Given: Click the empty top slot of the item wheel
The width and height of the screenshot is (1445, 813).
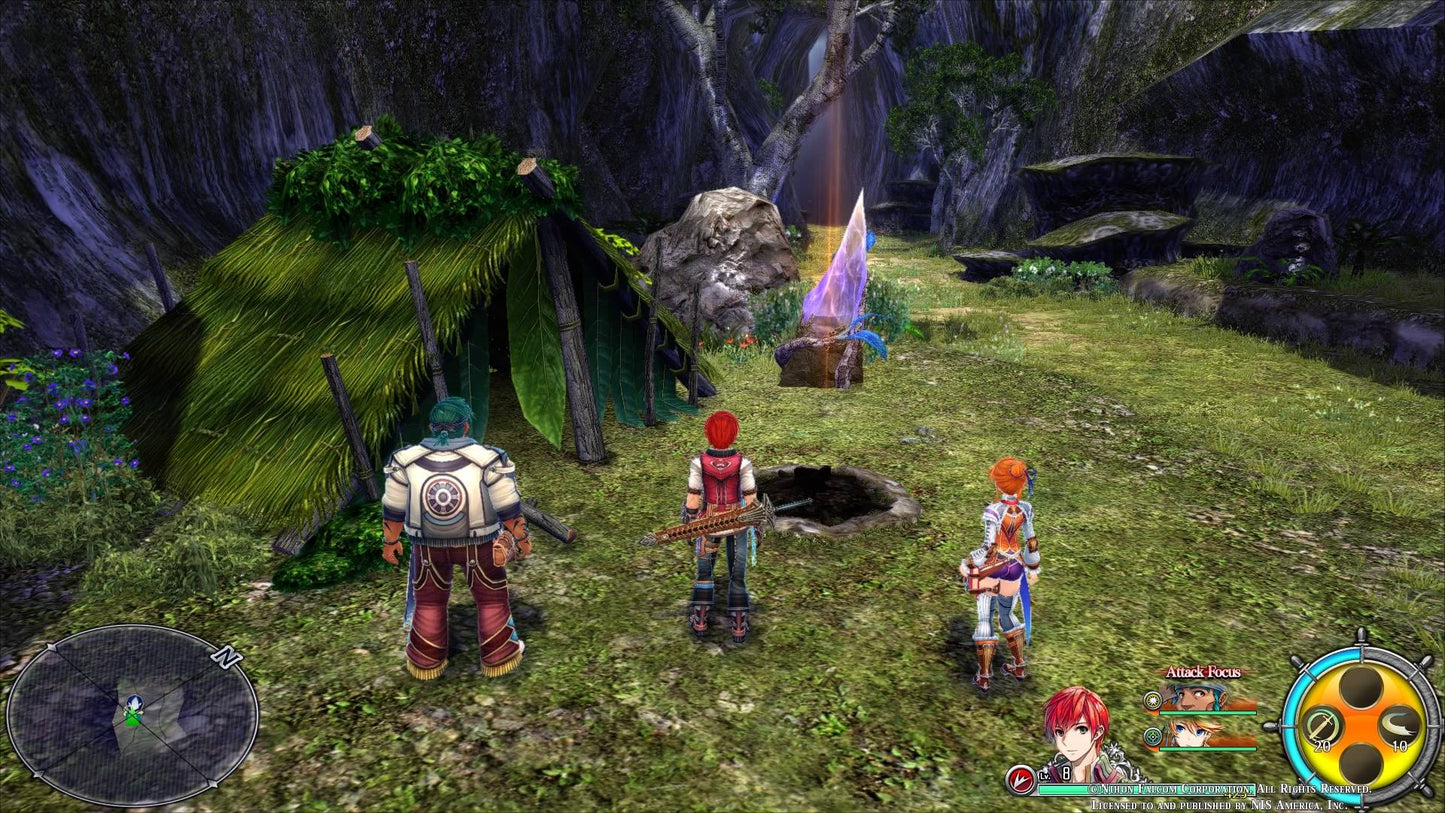Looking at the screenshot, I should [1360, 686].
